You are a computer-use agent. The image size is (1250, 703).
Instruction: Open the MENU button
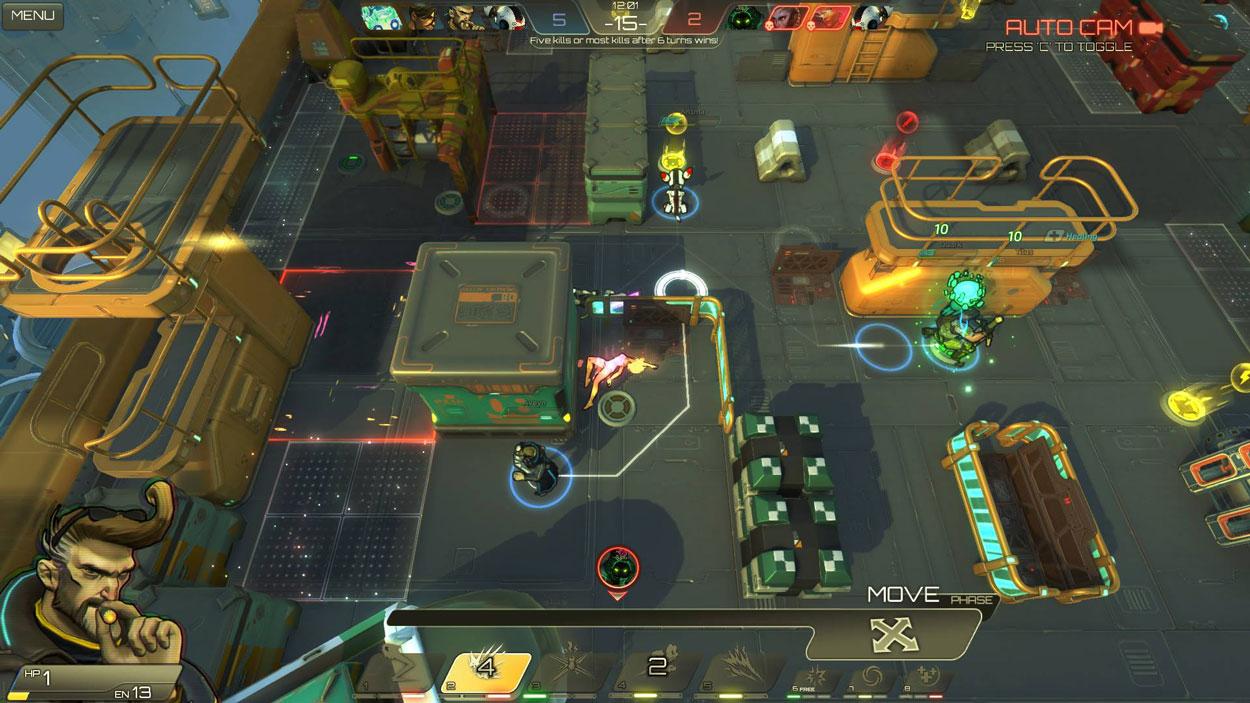(x=32, y=15)
